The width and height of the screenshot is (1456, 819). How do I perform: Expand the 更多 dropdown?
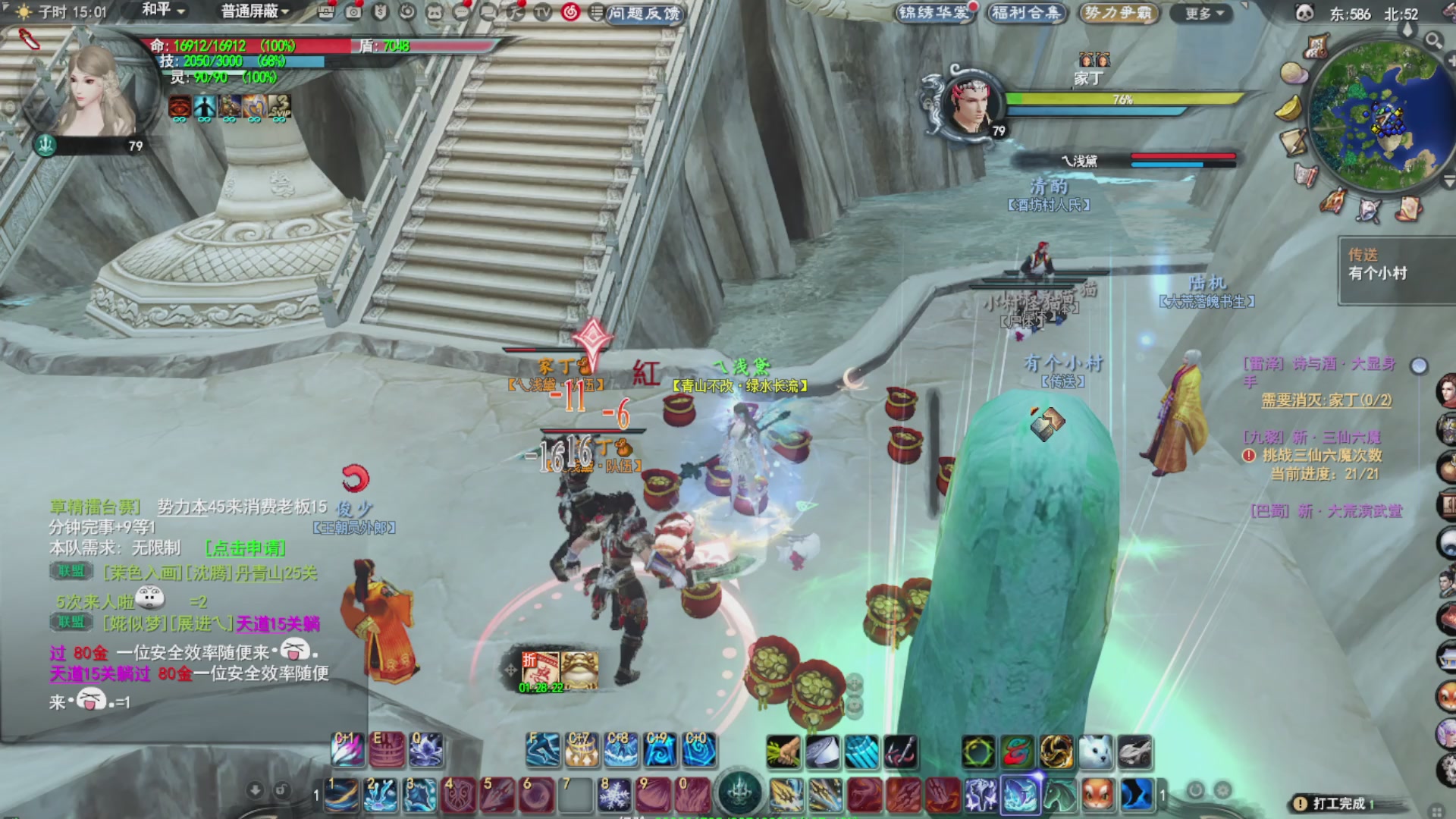1204,13
